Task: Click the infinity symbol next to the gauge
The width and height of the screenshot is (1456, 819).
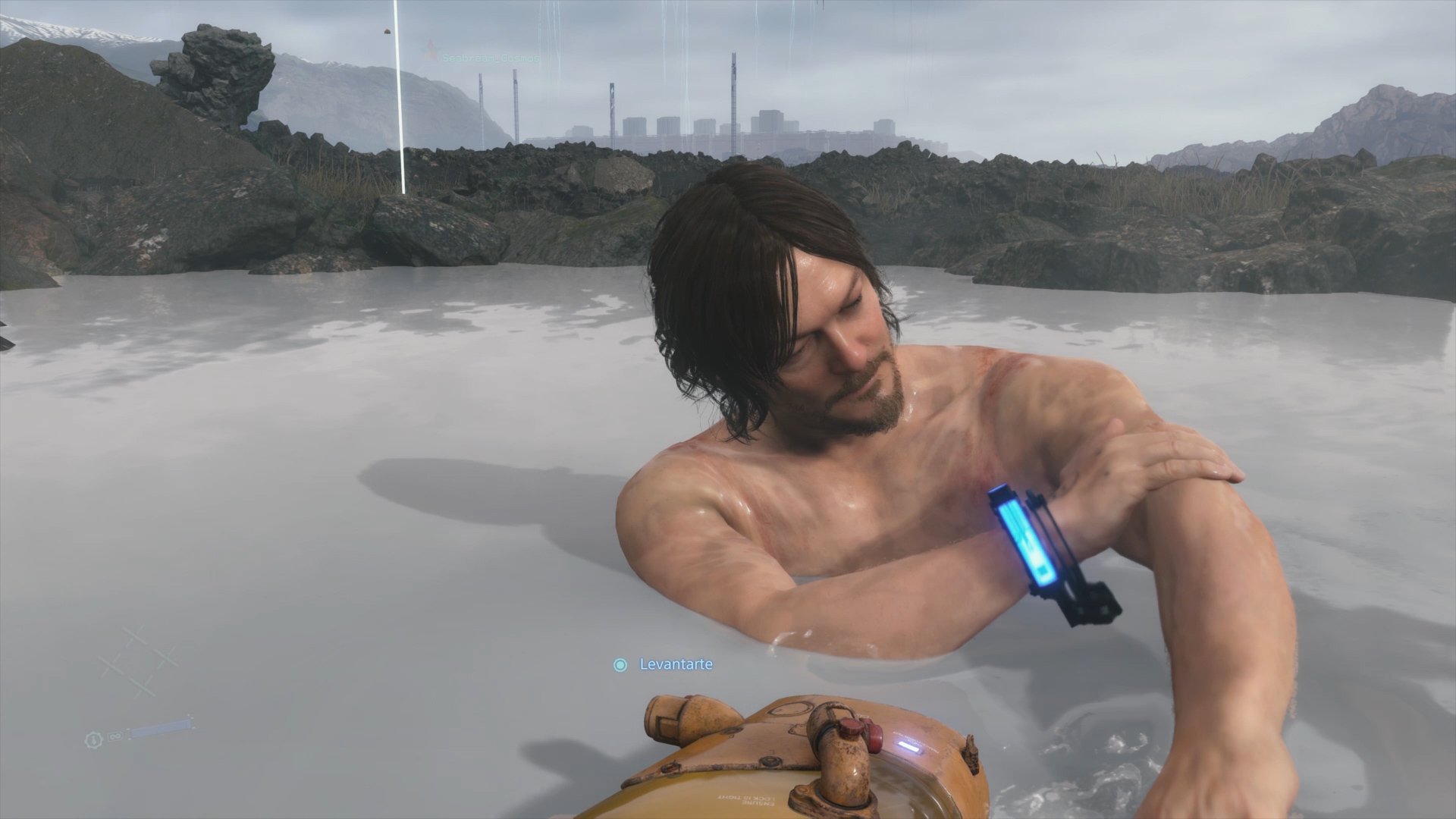Action: tap(115, 736)
